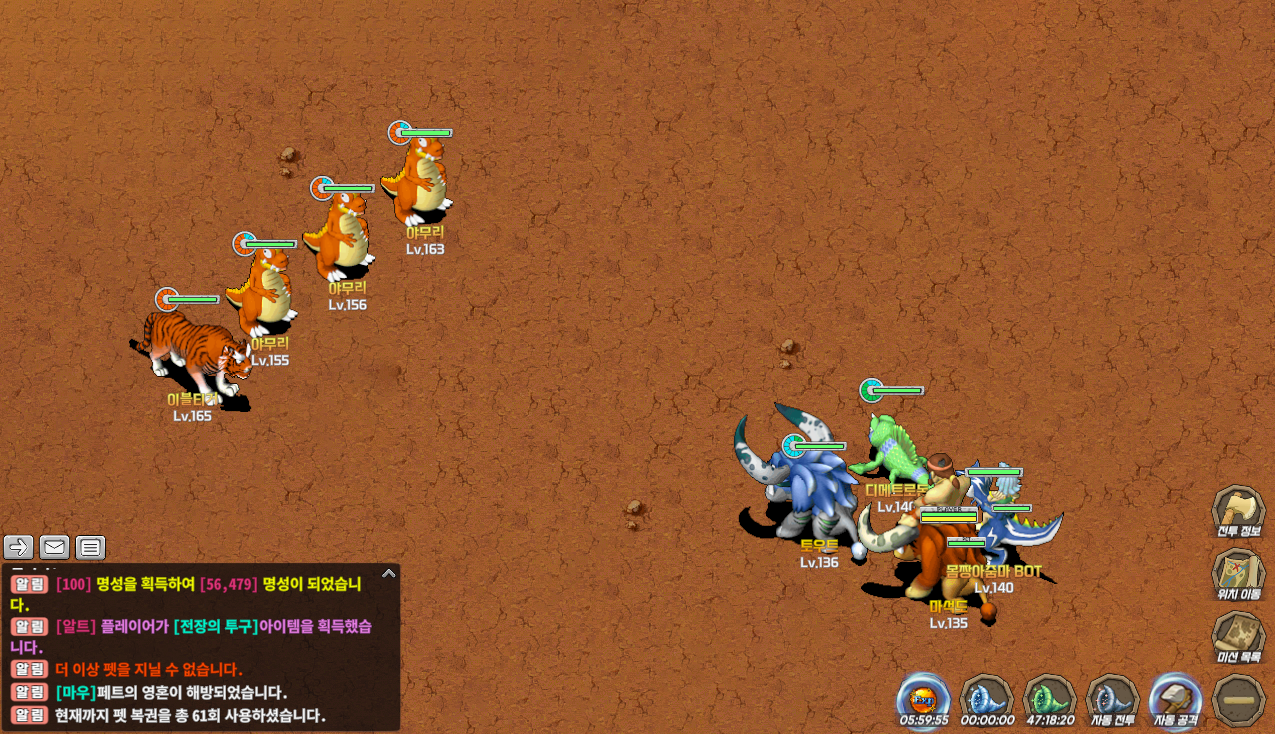Toggle the 자동 공격 auto attack hammer
The width and height of the screenshot is (1275, 734).
click(1175, 698)
